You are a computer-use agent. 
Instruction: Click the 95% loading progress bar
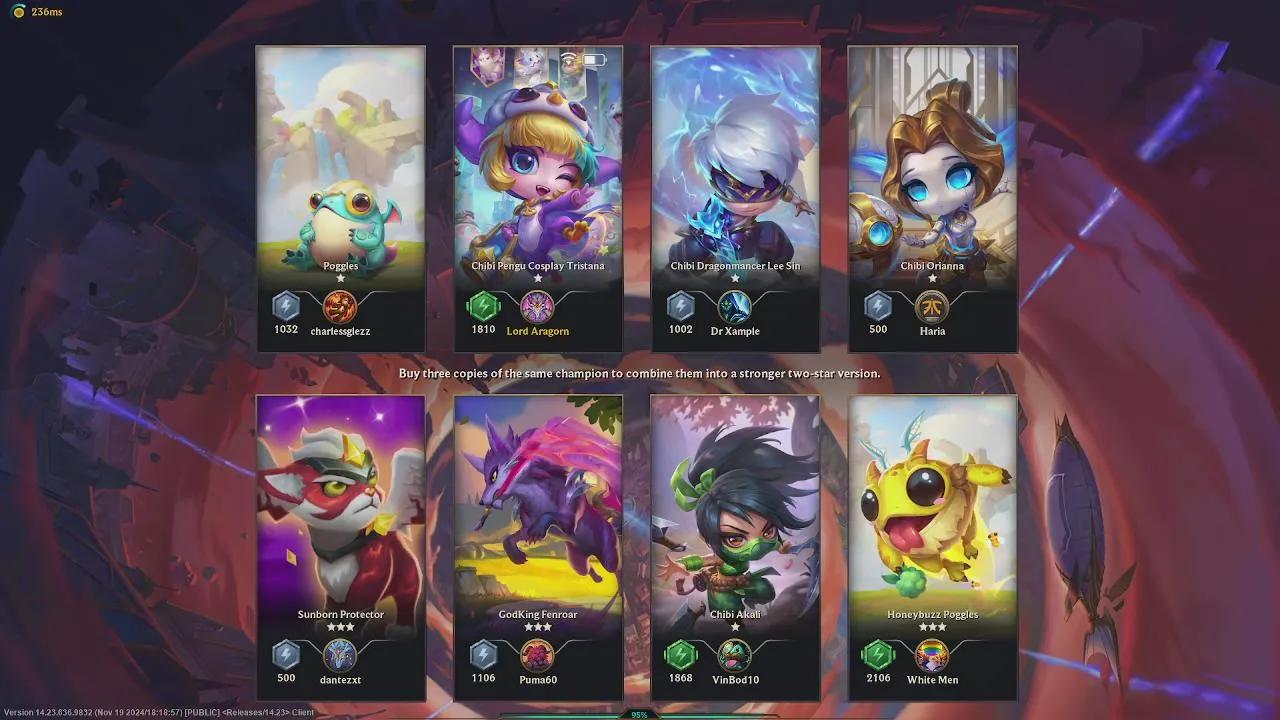[640, 715]
